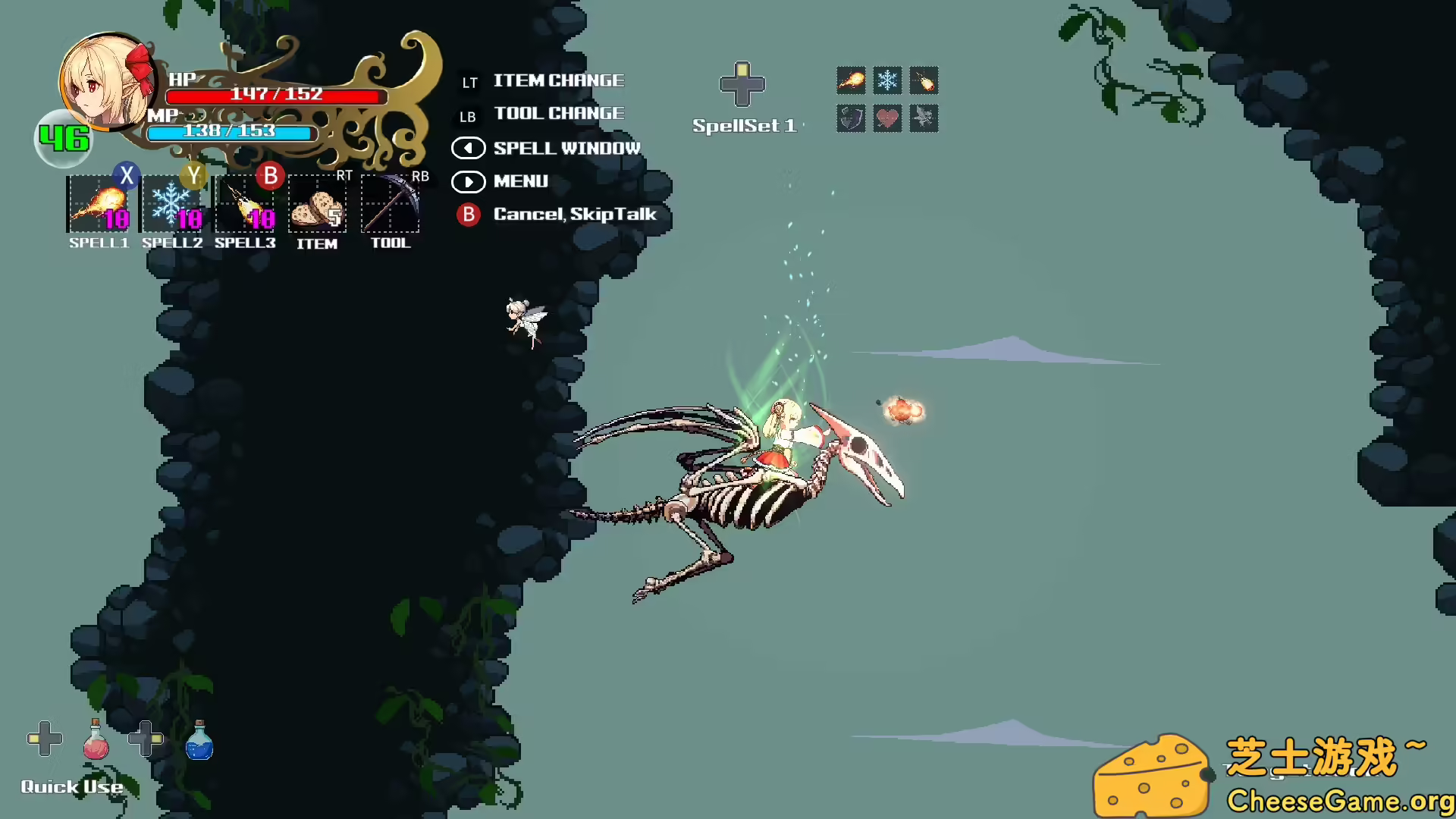Open the MENU with the right arrow control
The height and width of the screenshot is (819, 1456).
point(469,182)
